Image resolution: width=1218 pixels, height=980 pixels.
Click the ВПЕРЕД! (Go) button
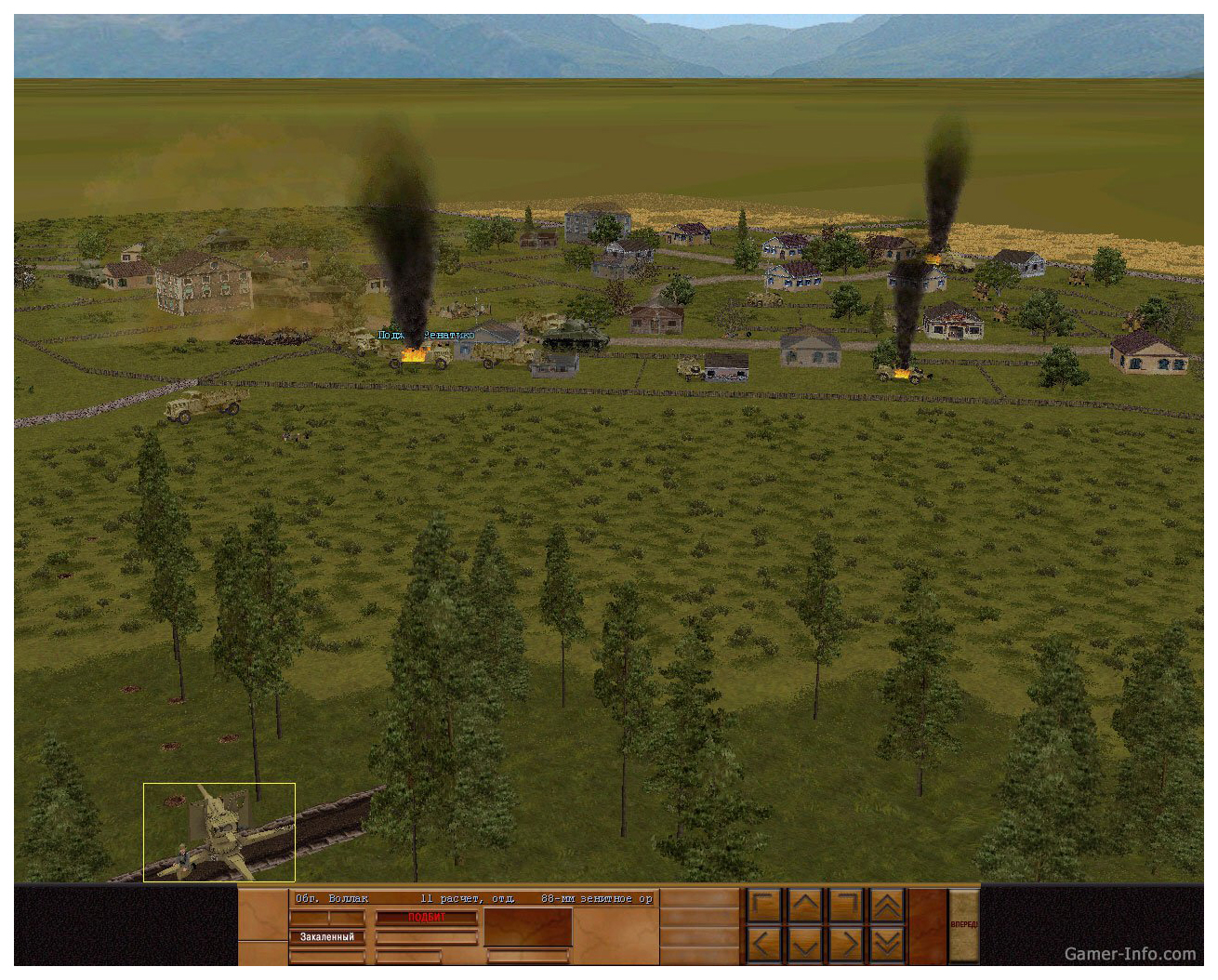click(x=963, y=925)
